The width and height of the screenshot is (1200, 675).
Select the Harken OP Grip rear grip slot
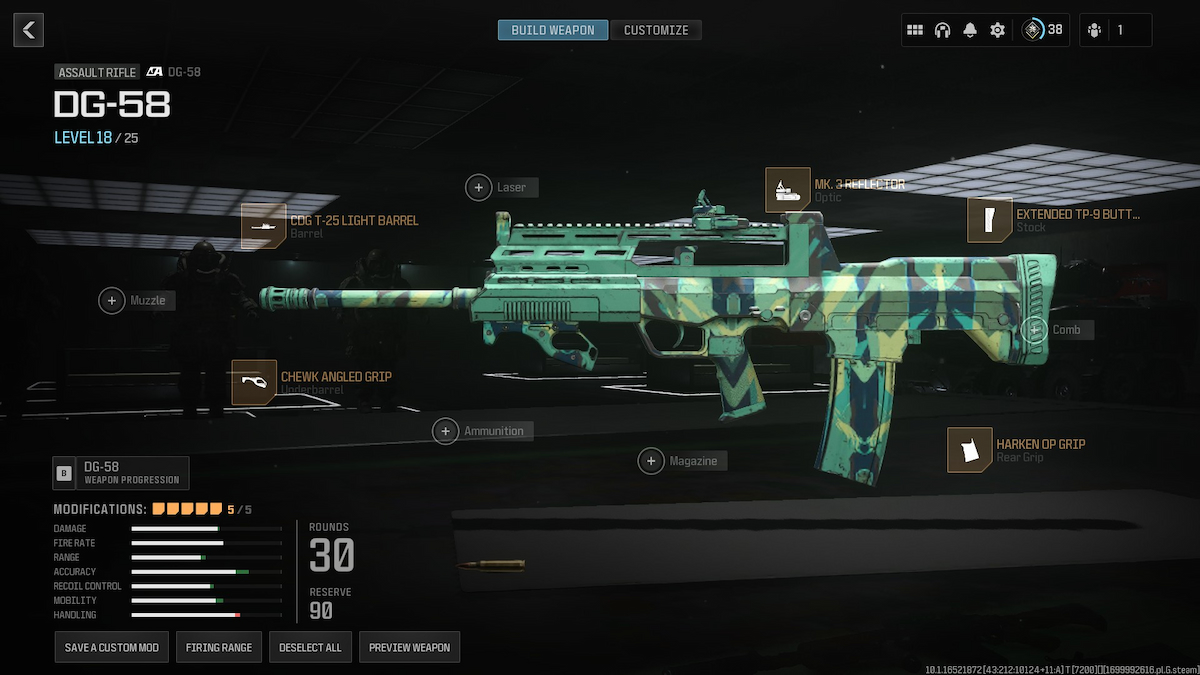tap(969, 450)
